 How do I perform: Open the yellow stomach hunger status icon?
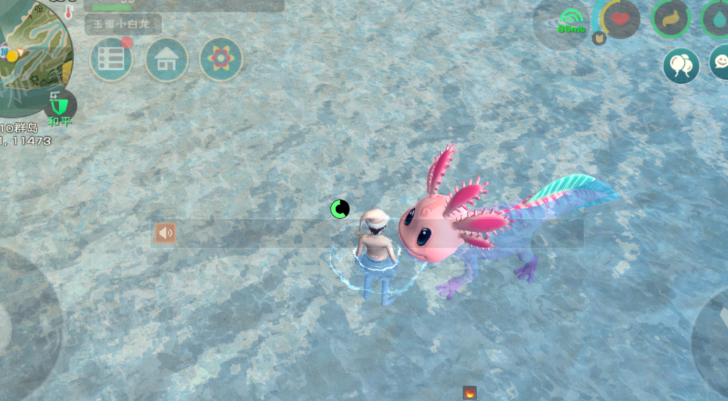[670, 18]
